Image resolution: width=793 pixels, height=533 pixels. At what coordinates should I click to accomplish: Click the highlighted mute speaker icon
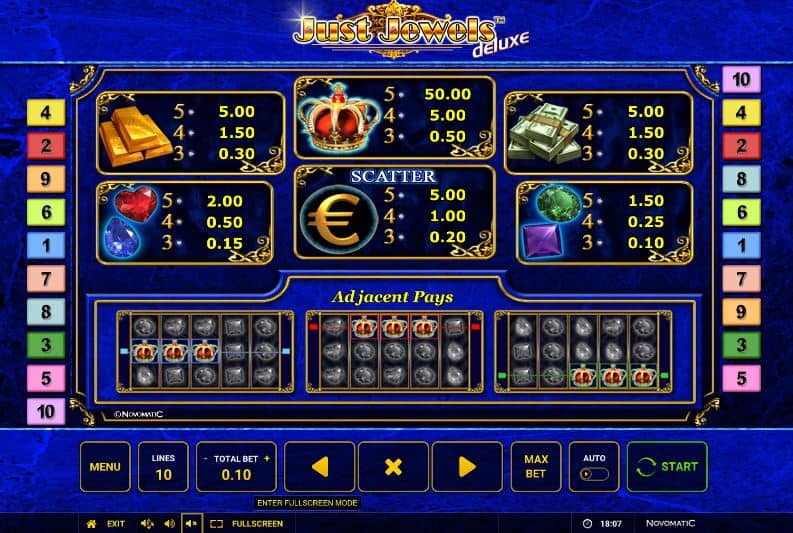coord(190,523)
